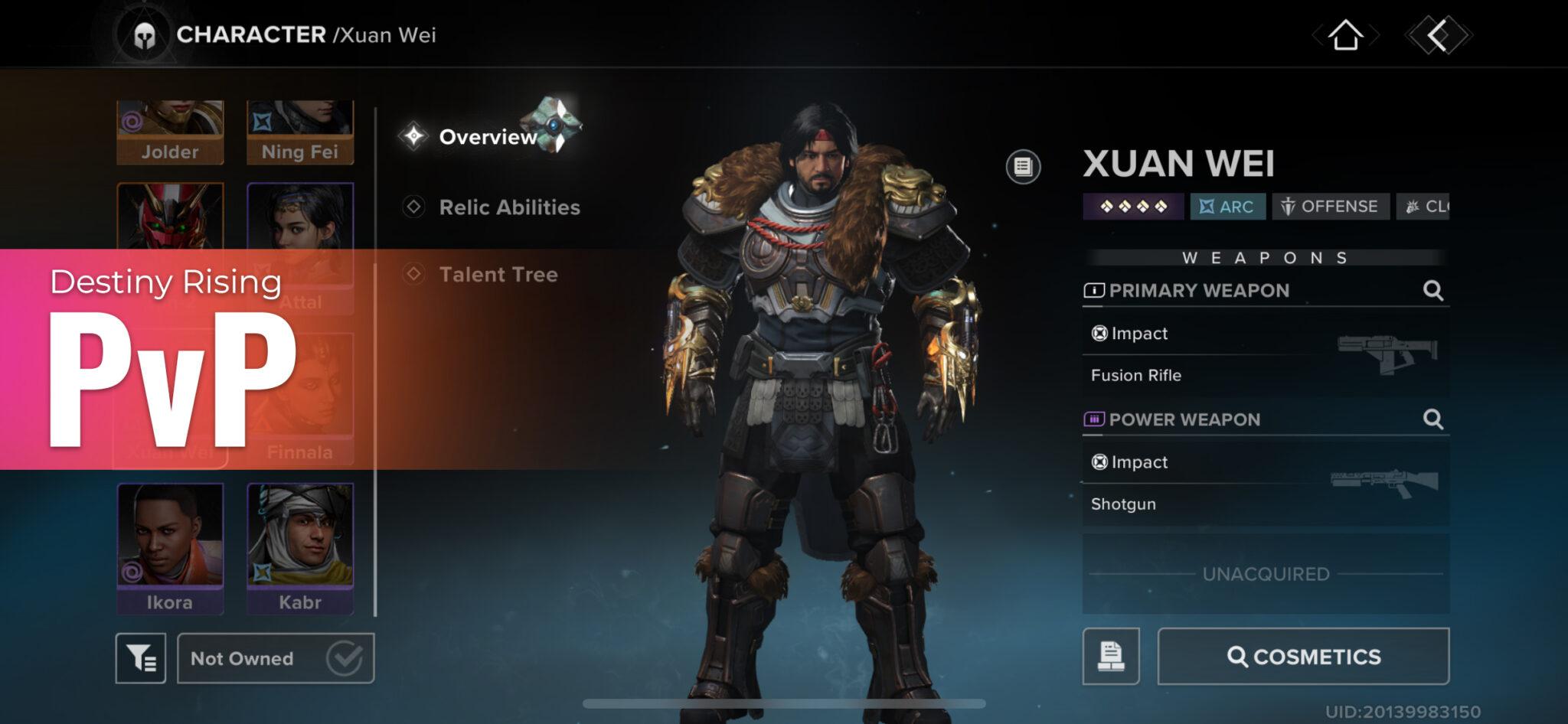Switch to the Talent Tree tab

498,275
